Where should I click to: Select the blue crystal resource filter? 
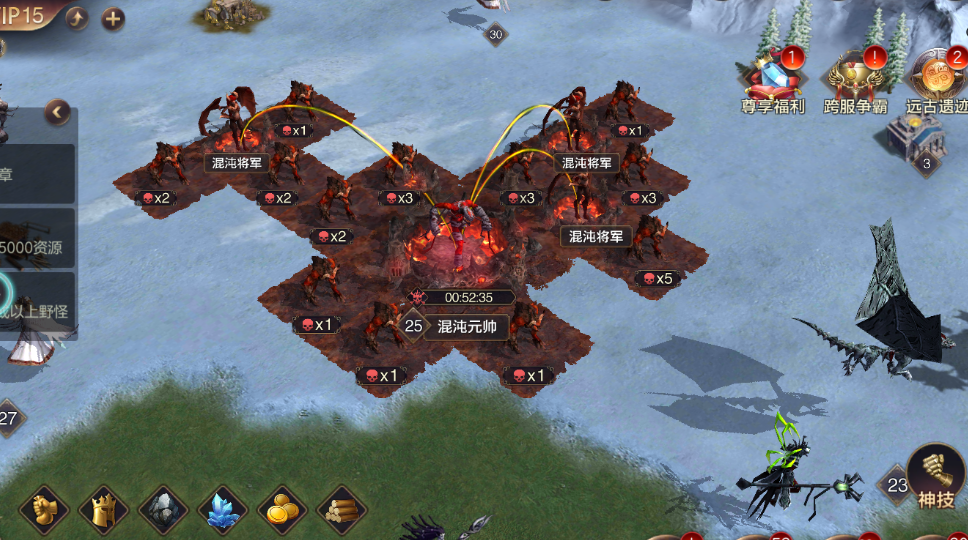[222, 510]
